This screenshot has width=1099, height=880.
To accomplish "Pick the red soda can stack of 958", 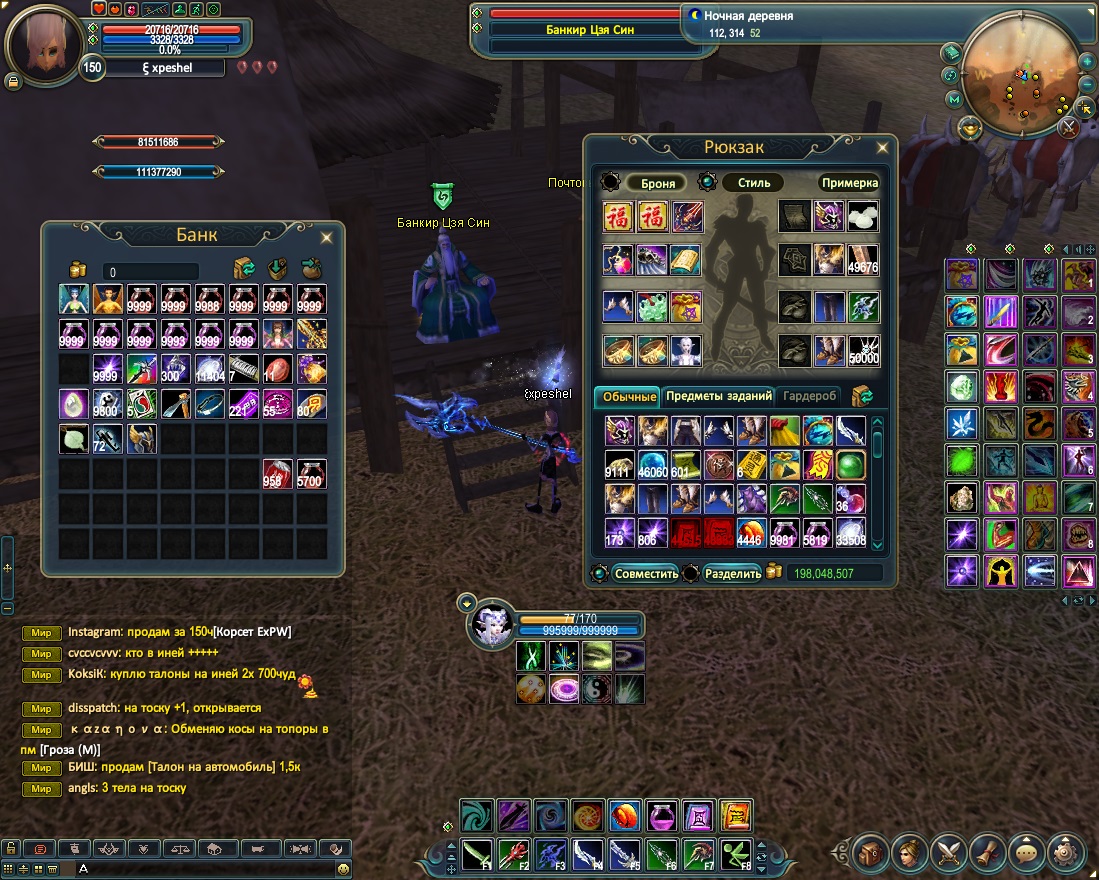I will (277, 474).
